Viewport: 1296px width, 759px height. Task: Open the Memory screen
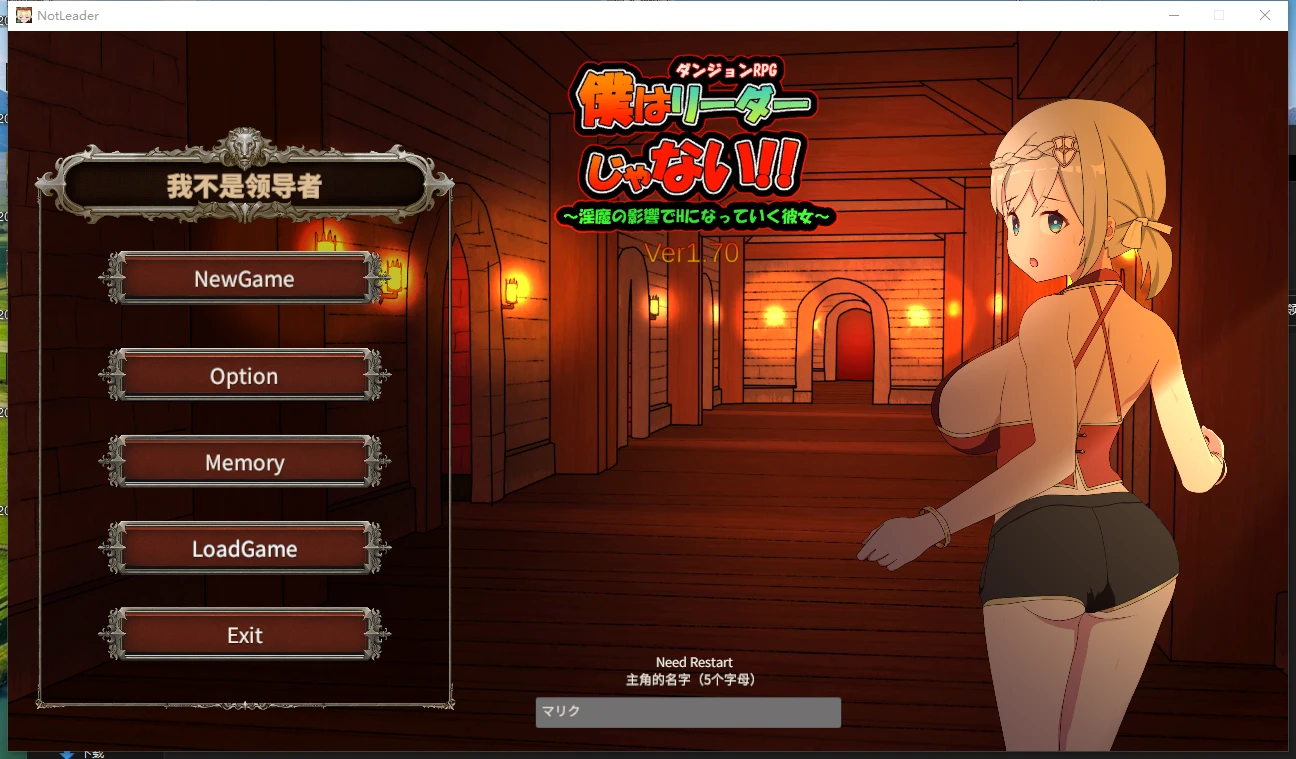(x=243, y=462)
